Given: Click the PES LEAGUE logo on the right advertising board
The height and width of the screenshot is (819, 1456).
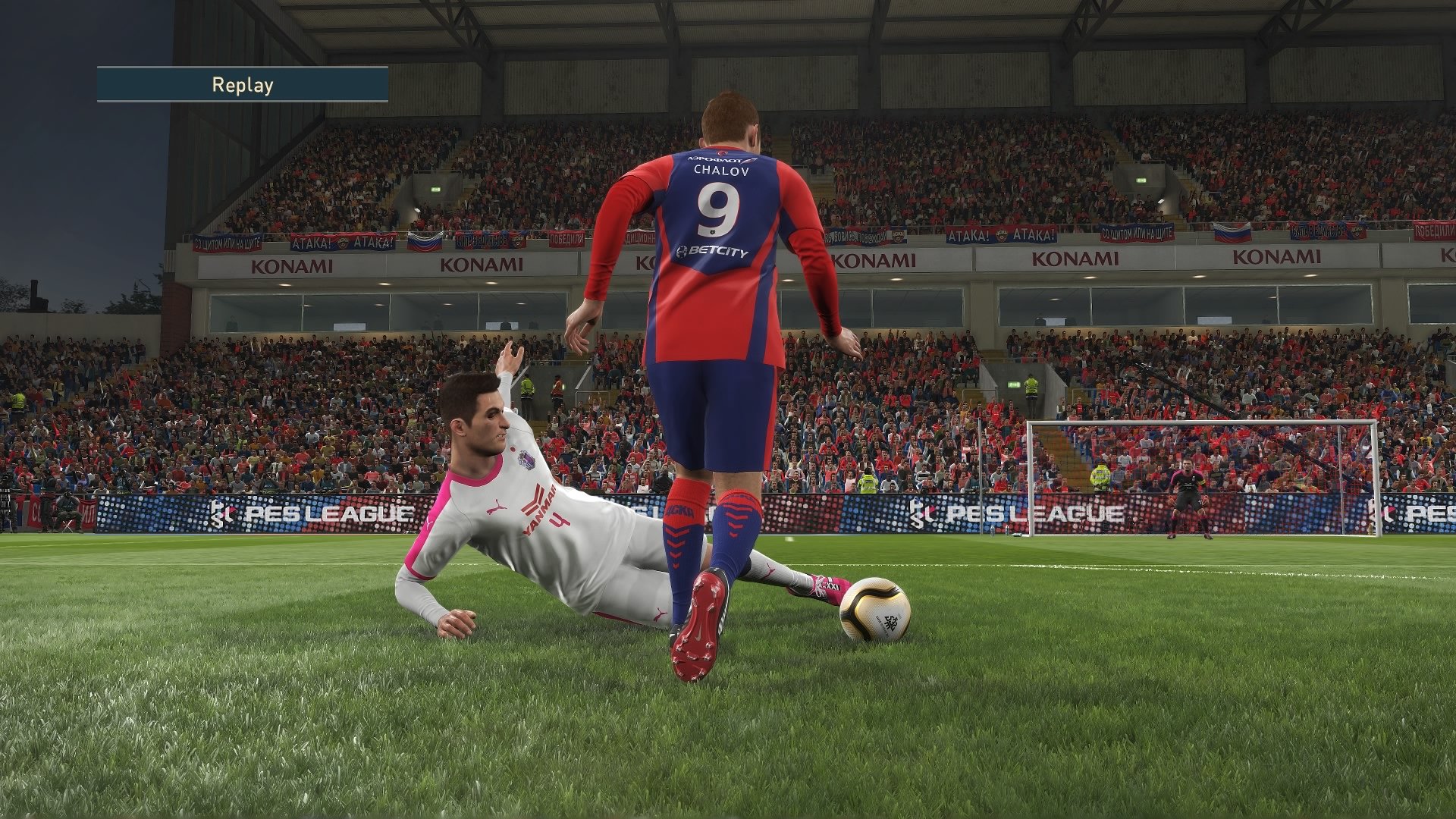Looking at the screenshot, I should tap(1016, 513).
